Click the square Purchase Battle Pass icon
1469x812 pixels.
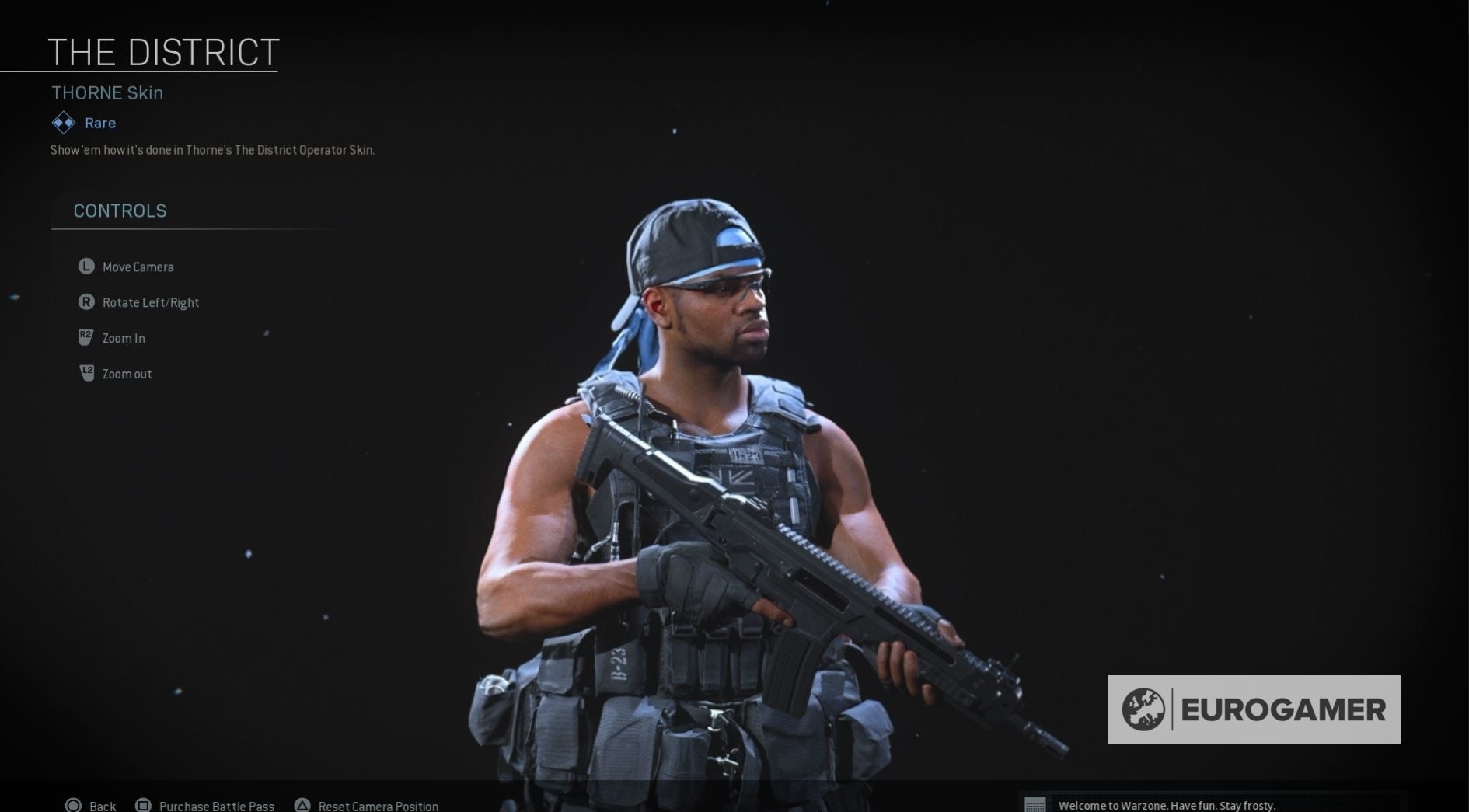tap(143, 806)
